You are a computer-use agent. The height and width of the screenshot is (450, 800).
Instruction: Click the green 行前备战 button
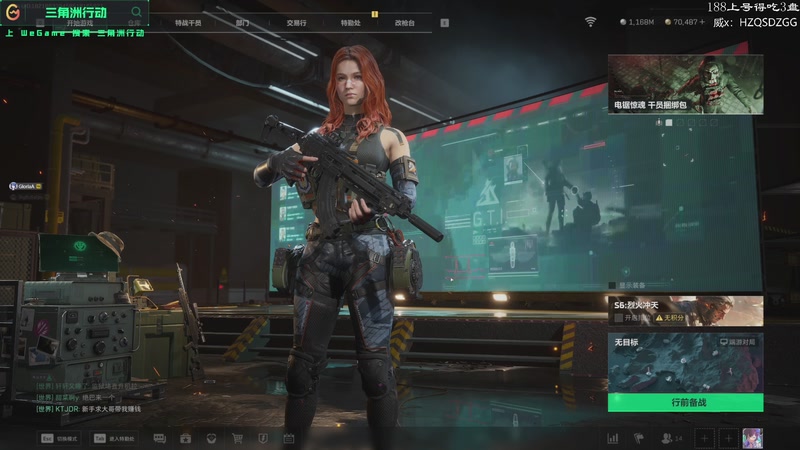685,402
